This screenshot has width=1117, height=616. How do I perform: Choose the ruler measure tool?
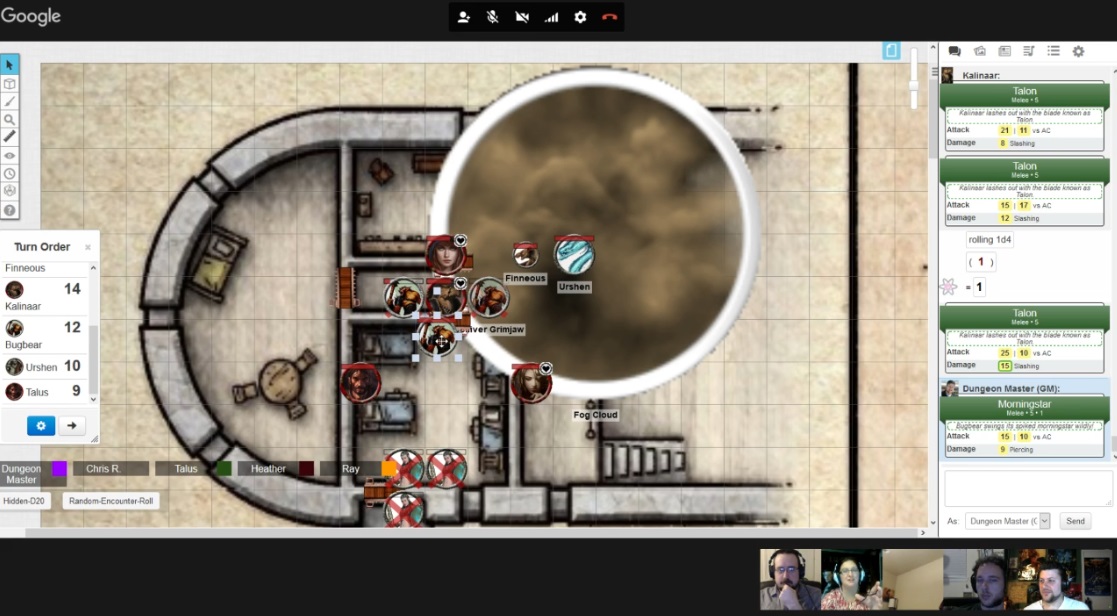[x=9, y=137]
